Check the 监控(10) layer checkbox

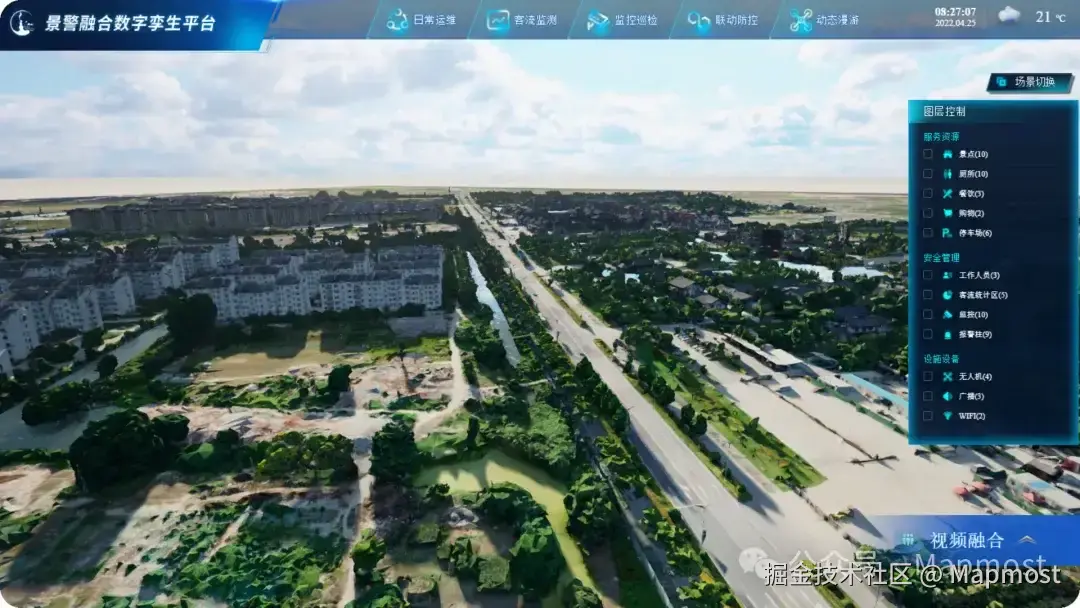coord(928,314)
